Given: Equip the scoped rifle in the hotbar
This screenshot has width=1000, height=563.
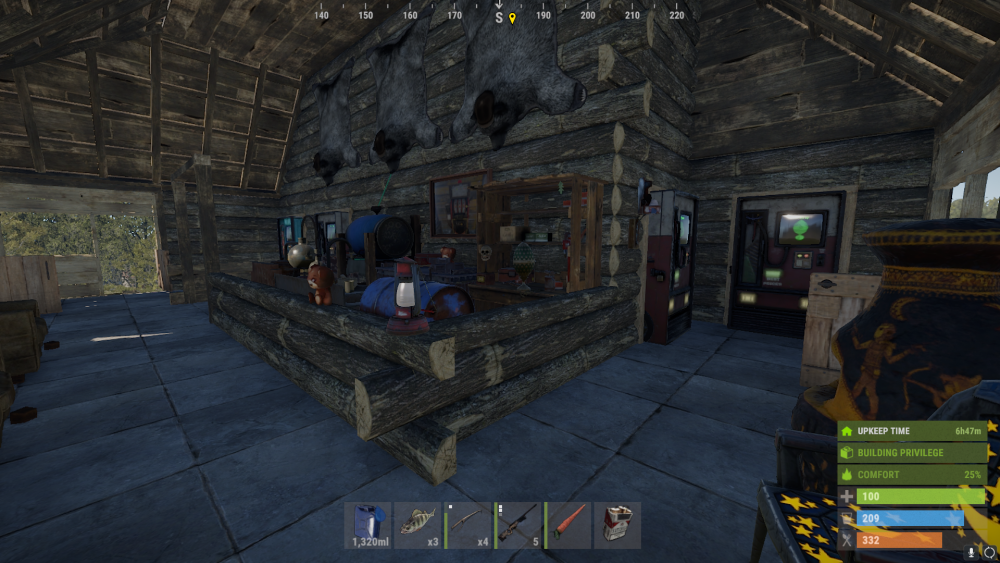Looking at the screenshot, I should click(518, 525).
